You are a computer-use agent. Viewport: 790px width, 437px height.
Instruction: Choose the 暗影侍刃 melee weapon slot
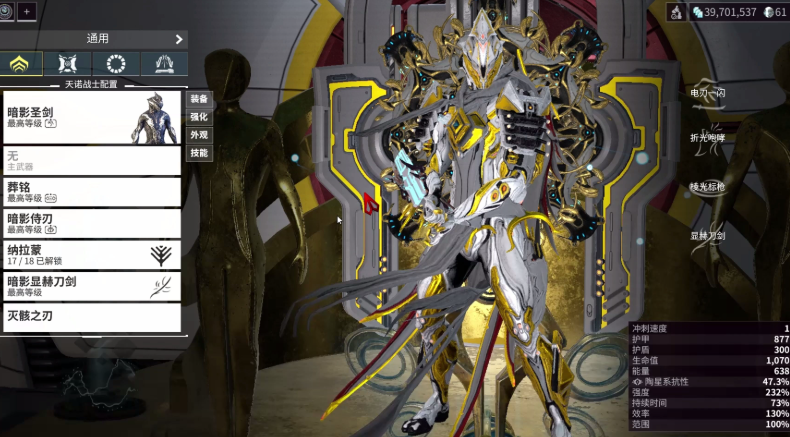pyautogui.click(x=92, y=223)
